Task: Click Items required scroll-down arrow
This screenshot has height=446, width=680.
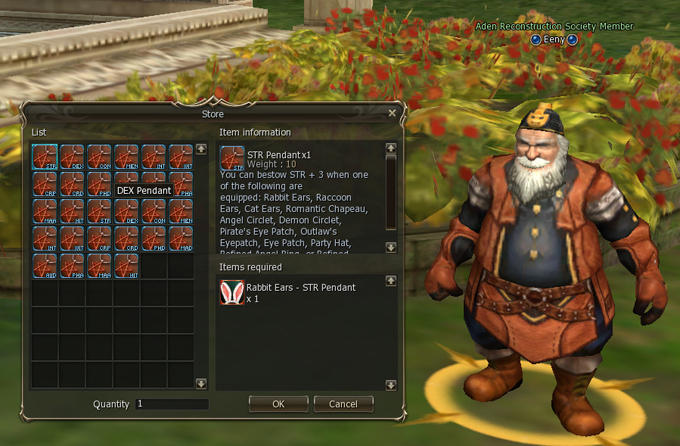Action: point(391,384)
